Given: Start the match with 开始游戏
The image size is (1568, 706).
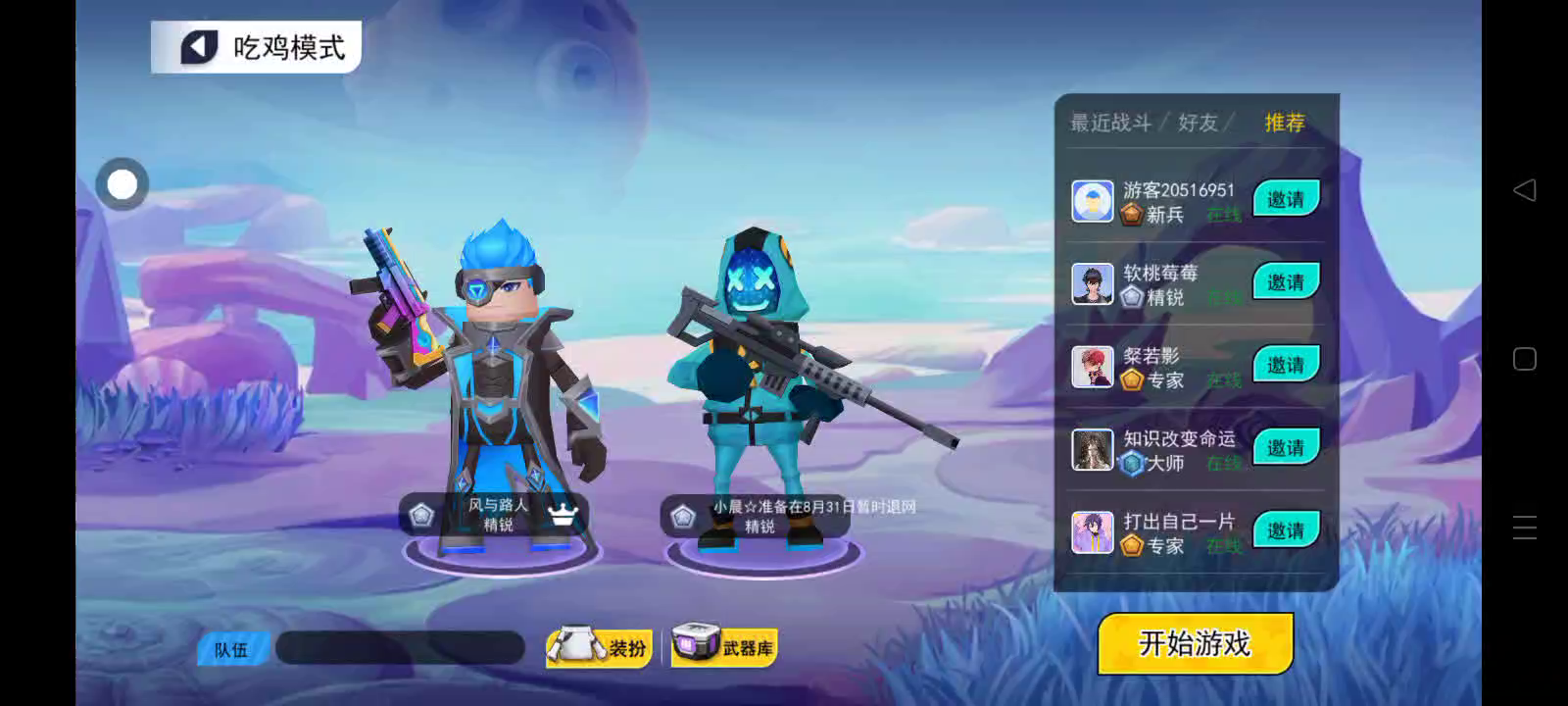Looking at the screenshot, I should click(x=1195, y=643).
